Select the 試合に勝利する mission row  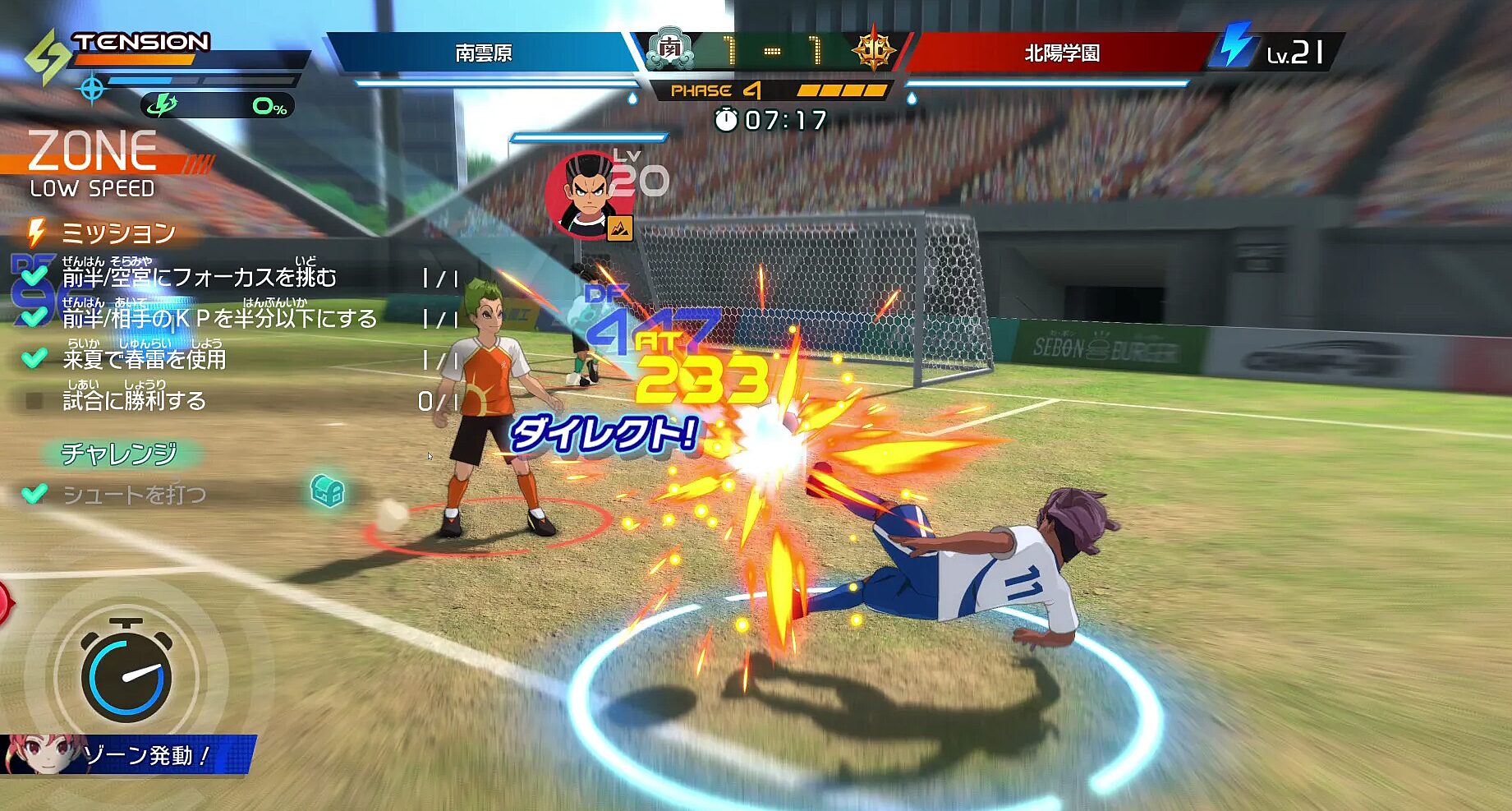pos(134,401)
